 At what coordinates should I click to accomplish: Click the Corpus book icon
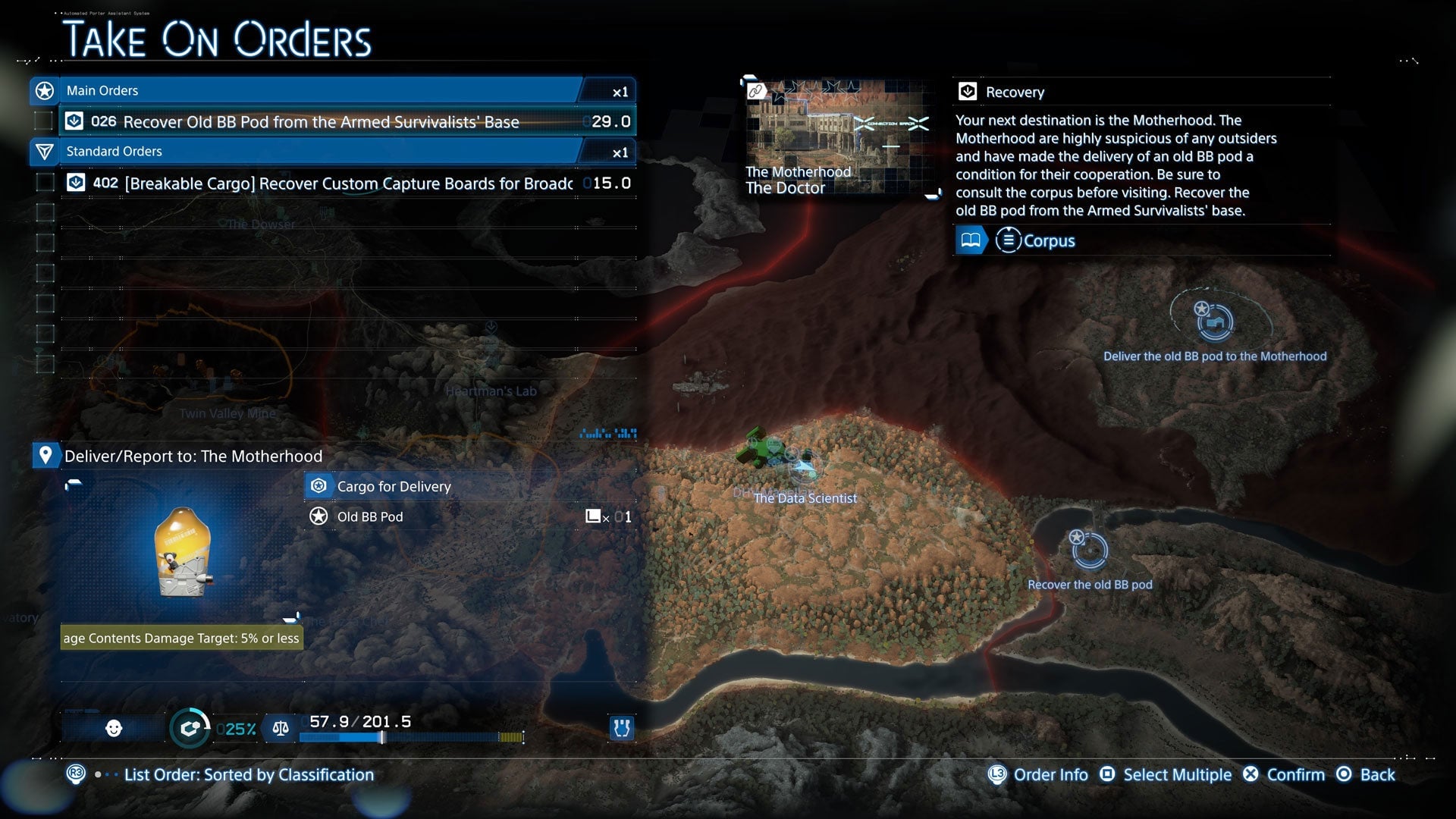point(970,240)
